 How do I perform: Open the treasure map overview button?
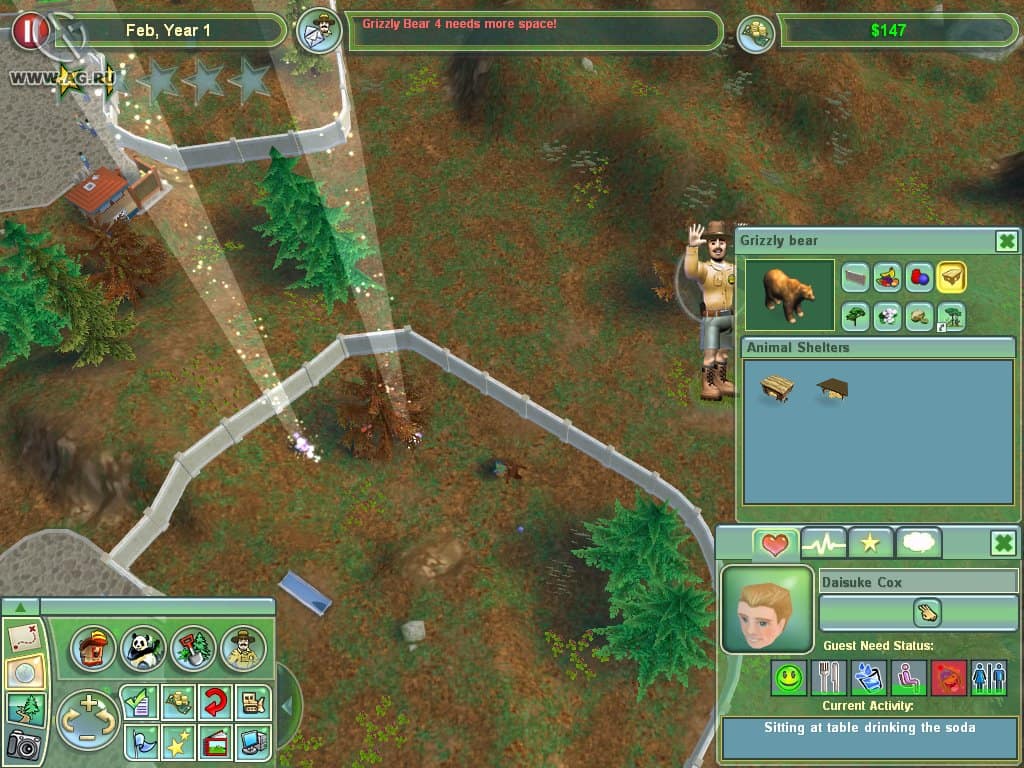pyautogui.click(x=22, y=637)
